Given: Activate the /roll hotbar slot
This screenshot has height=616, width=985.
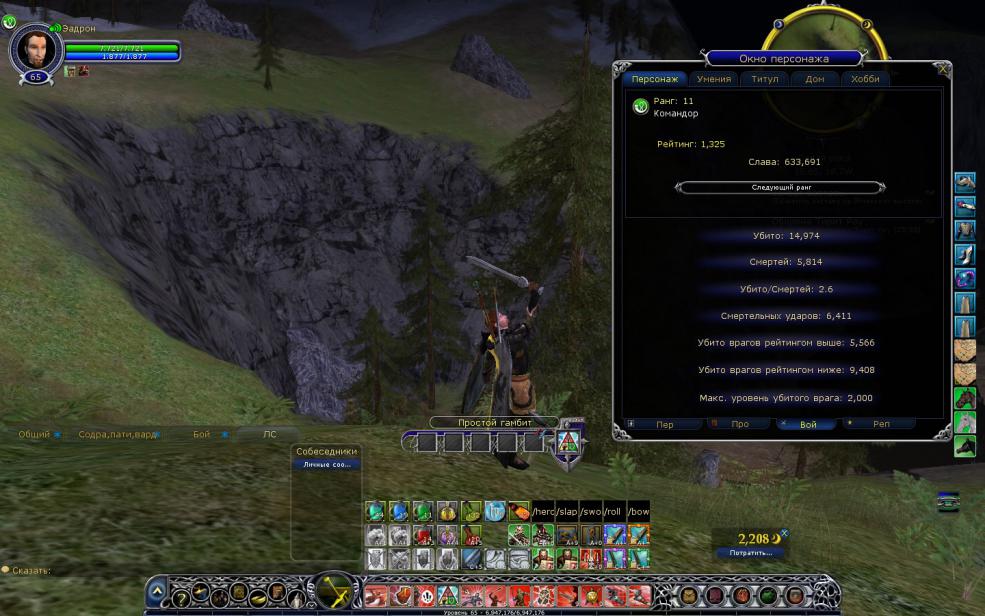Looking at the screenshot, I should [x=614, y=512].
